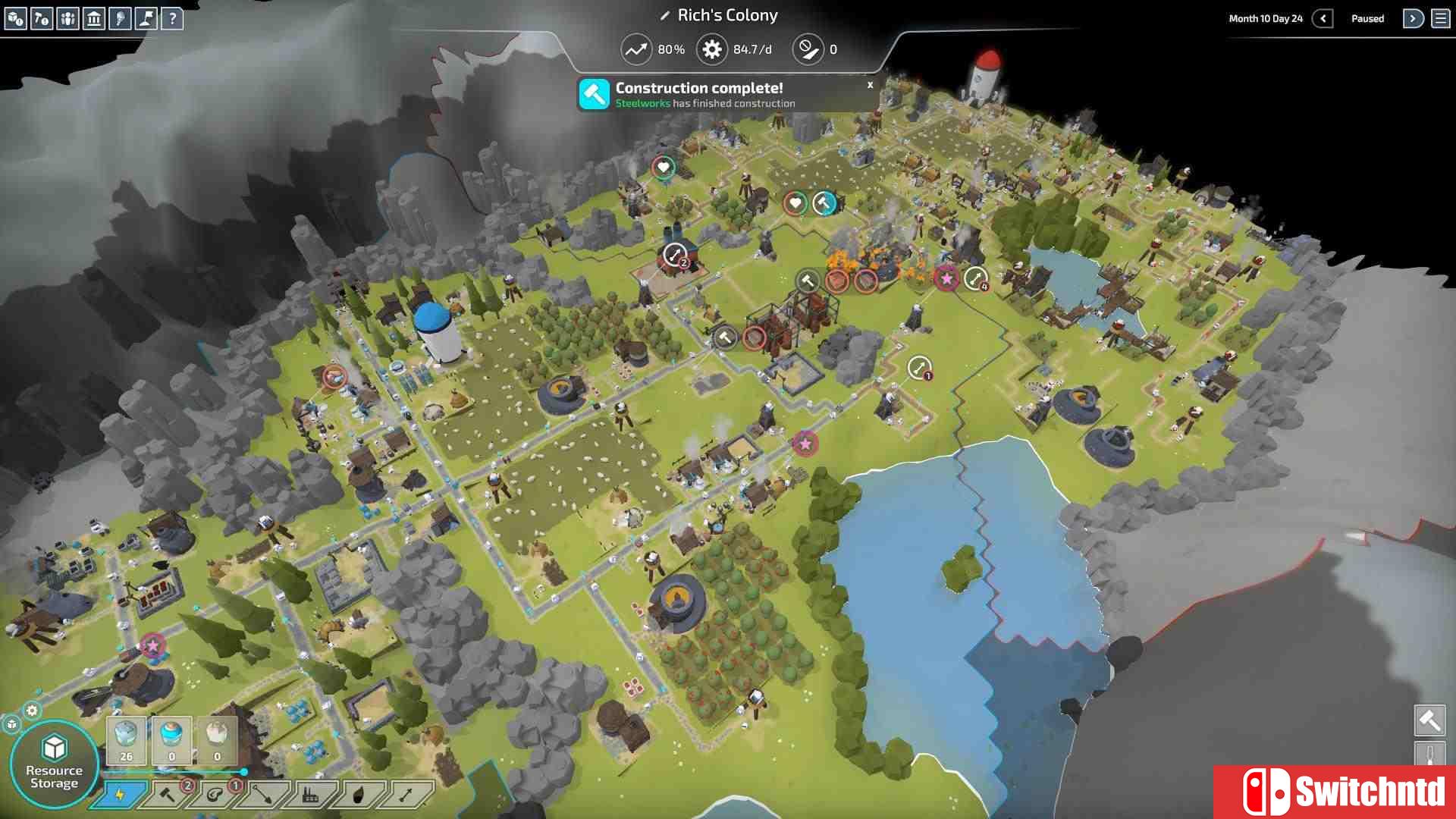Open the help panel with the question mark icon
The image size is (1456, 819).
(x=174, y=20)
